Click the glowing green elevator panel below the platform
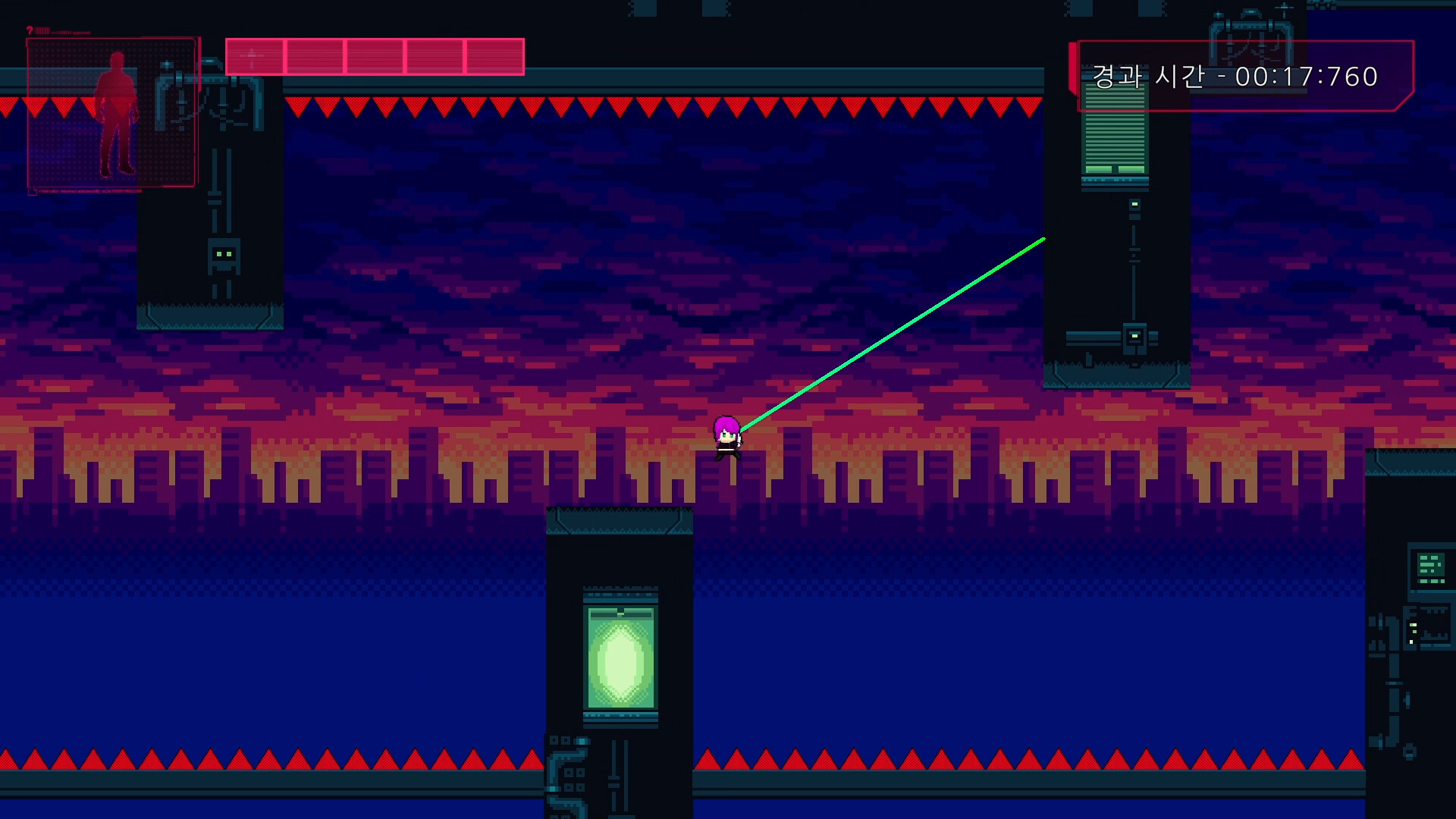Screen dimensions: 1456x819 click(620, 656)
